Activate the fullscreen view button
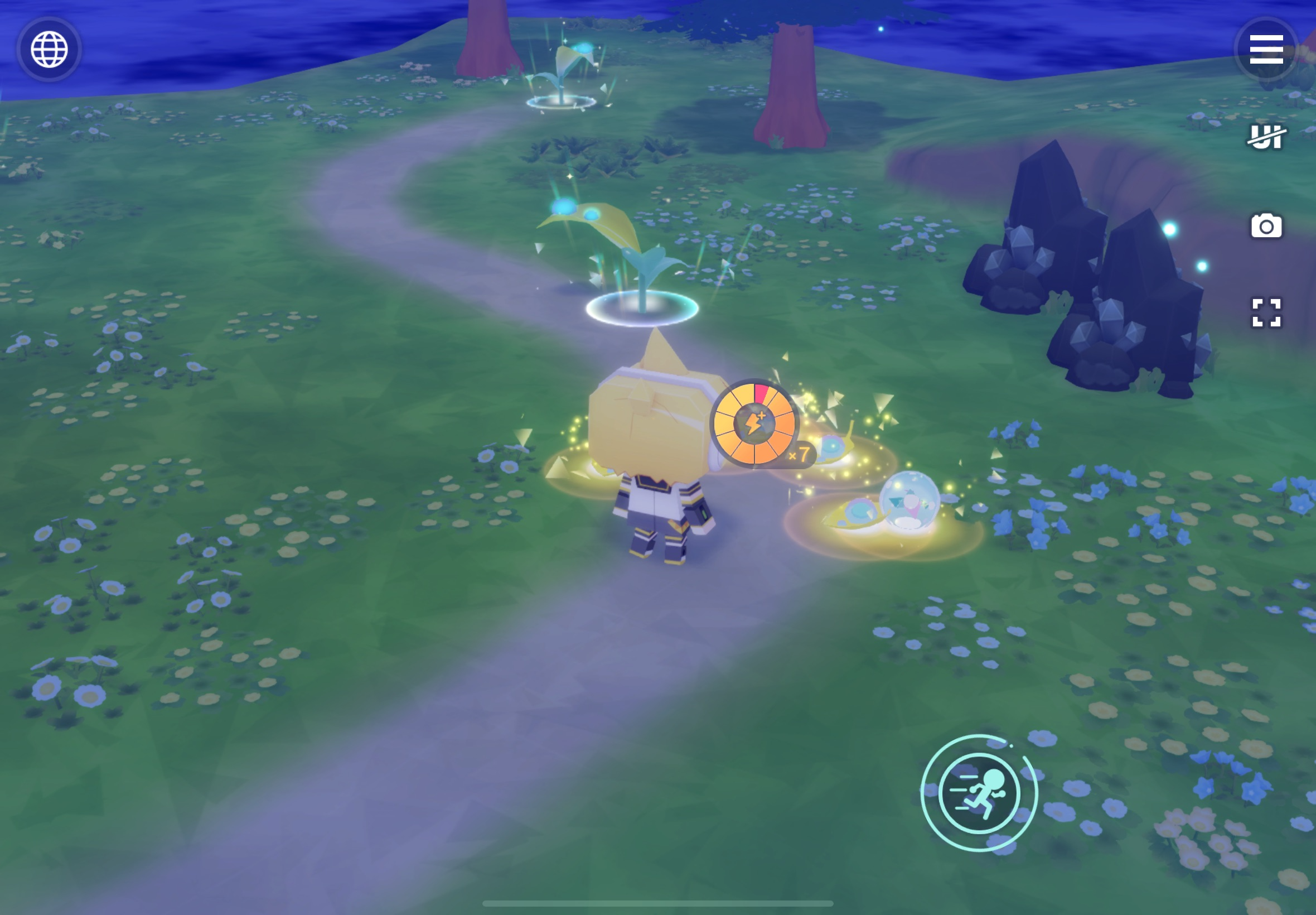This screenshot has width=1316, height=915. [1266, 312]
